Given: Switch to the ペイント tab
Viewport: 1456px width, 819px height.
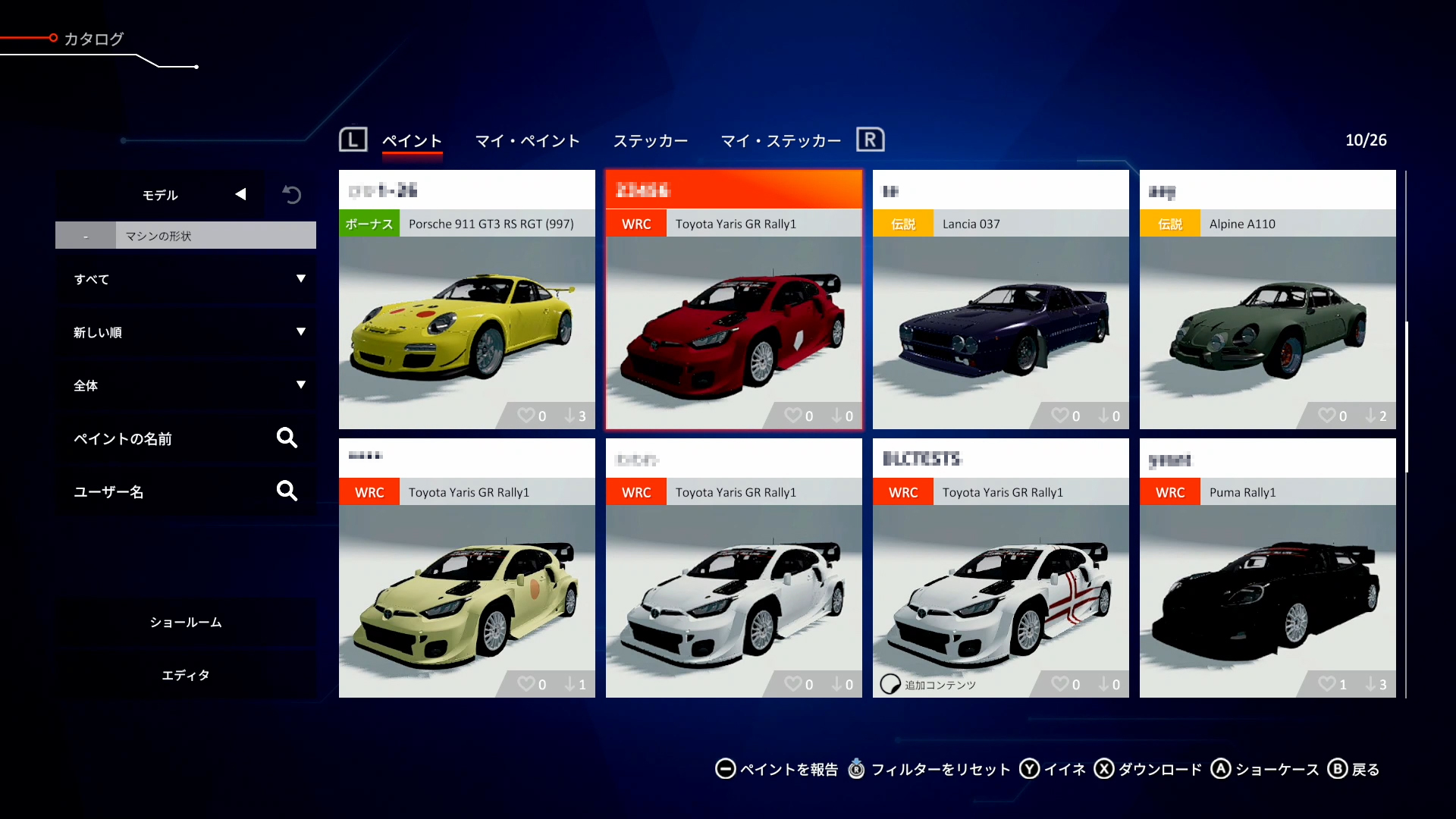Looking at the screenshot, I should click(412, 141).
